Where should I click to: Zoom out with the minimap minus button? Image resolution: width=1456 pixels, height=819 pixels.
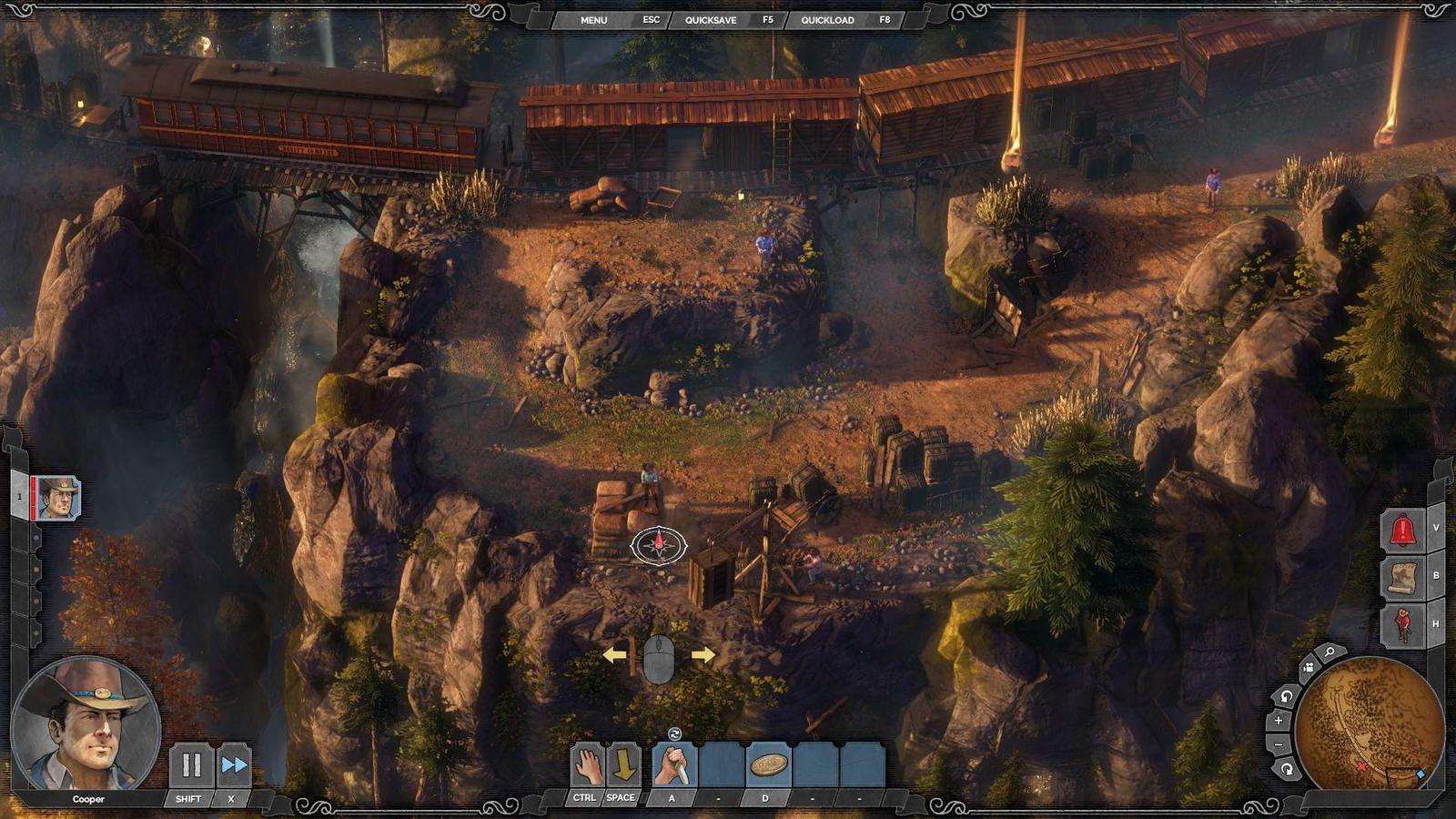click(1279, 744)
